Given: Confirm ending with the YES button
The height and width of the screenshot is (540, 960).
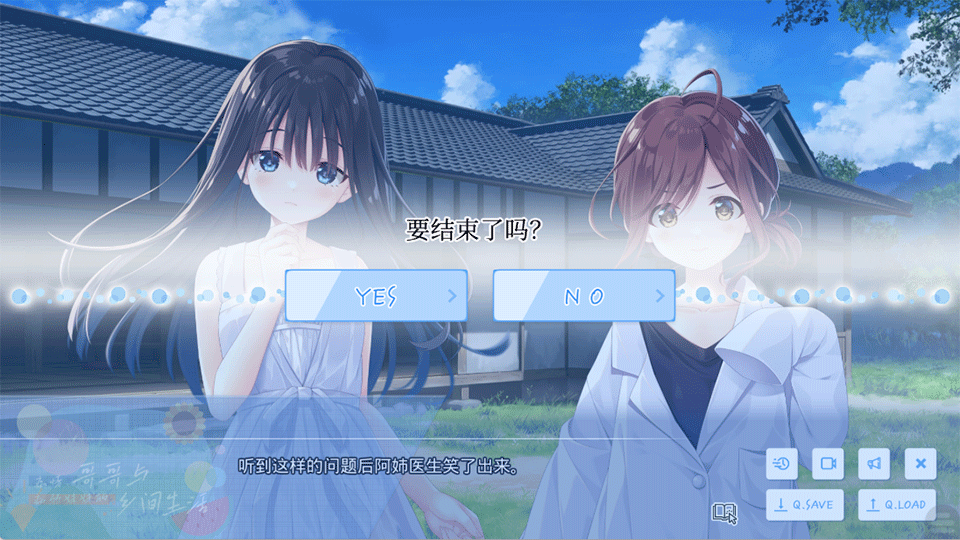Looking at the screenshot, I should click(x=376, y=296).
